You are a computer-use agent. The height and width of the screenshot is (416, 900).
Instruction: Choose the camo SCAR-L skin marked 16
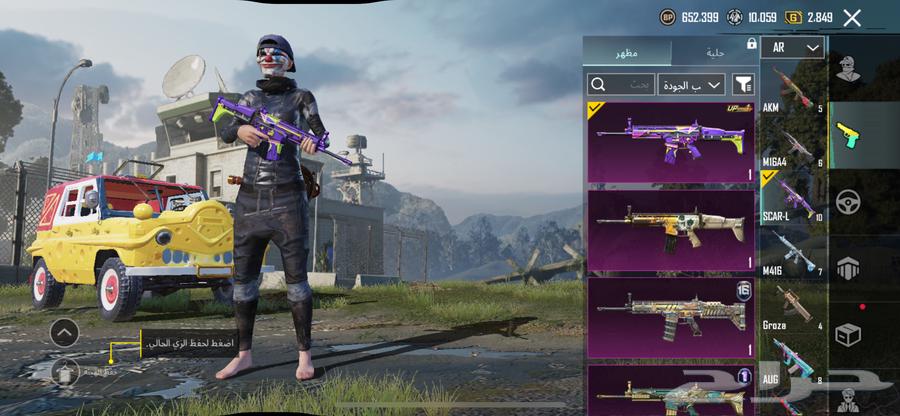(x=670, y=317)
